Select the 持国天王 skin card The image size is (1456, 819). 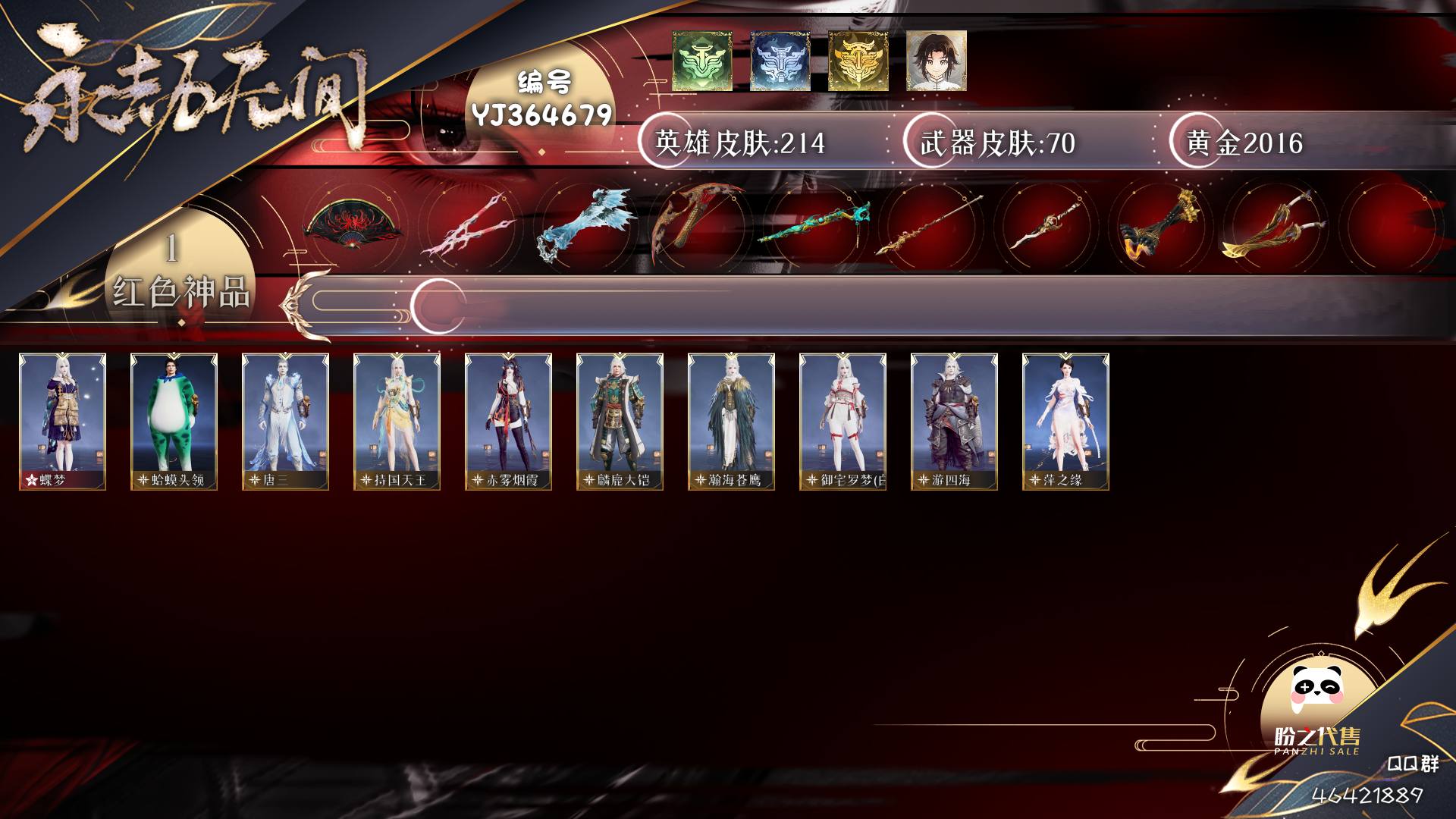[397, 421]
